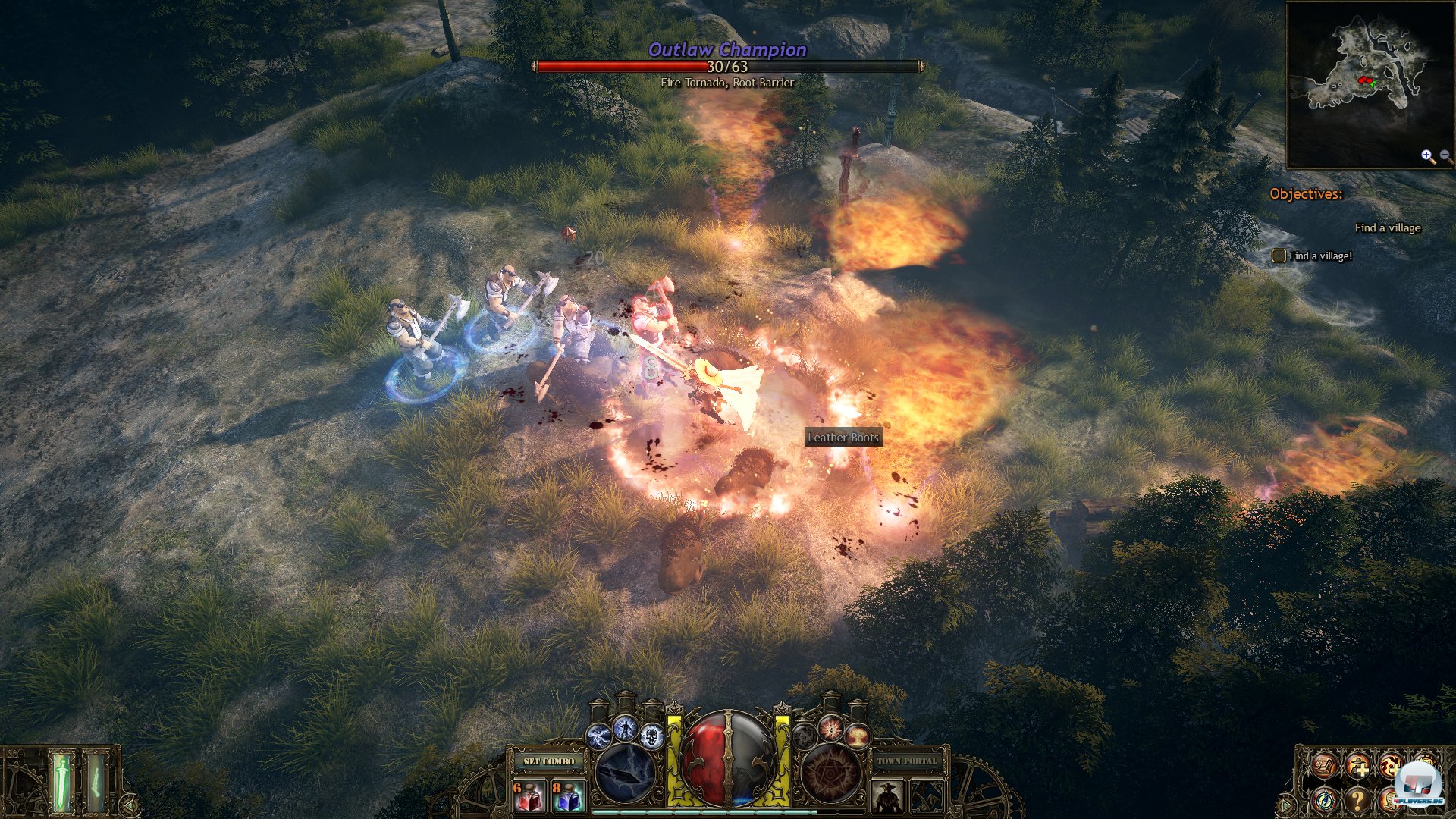The width and height of the screenshot is (1456, 819).
Task: Toggle the Find a village objective checkbox
Action: click(x=1279, y=256)
